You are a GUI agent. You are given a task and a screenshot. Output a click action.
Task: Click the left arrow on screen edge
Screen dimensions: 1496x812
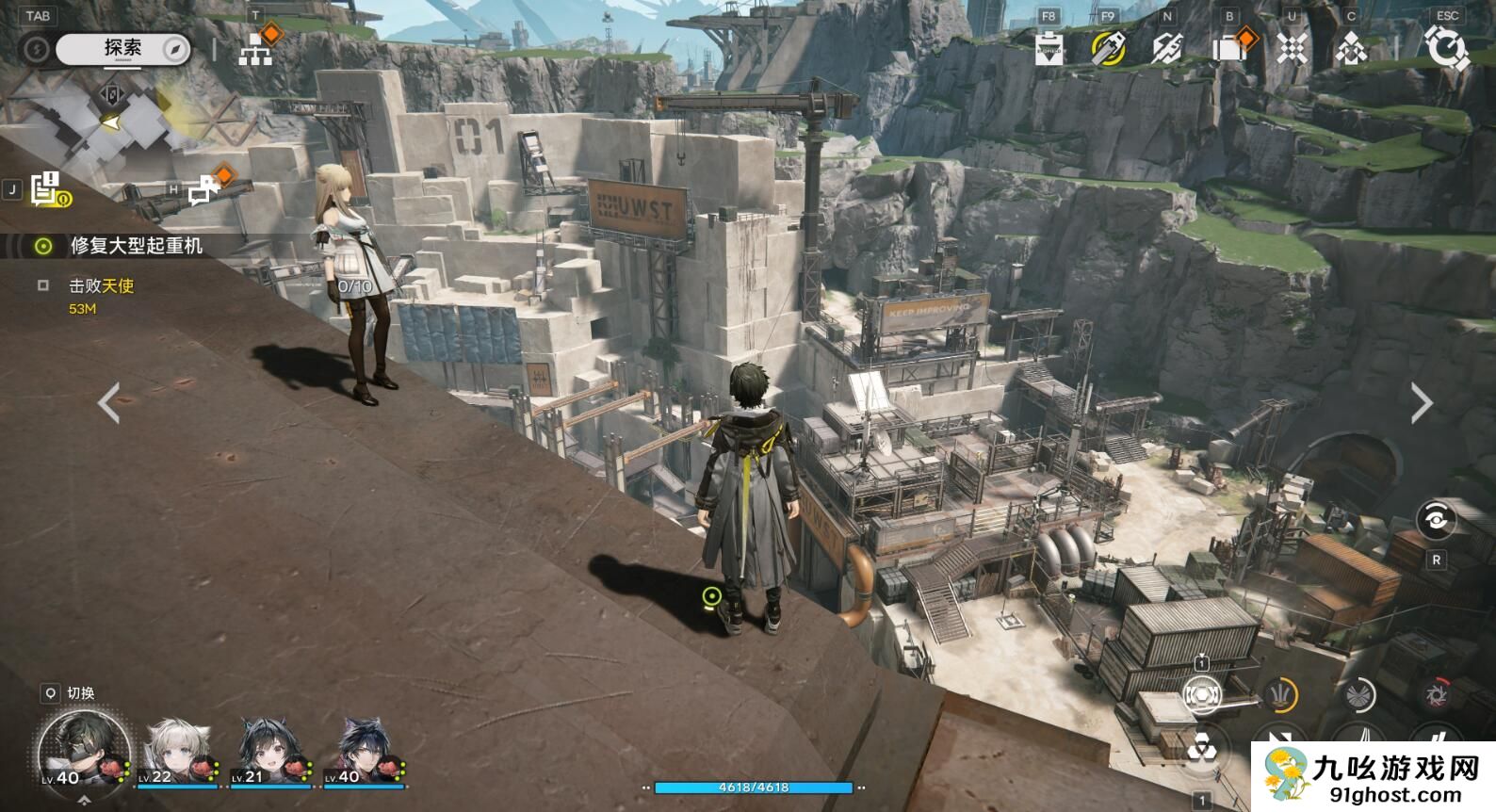coord(109,403)
